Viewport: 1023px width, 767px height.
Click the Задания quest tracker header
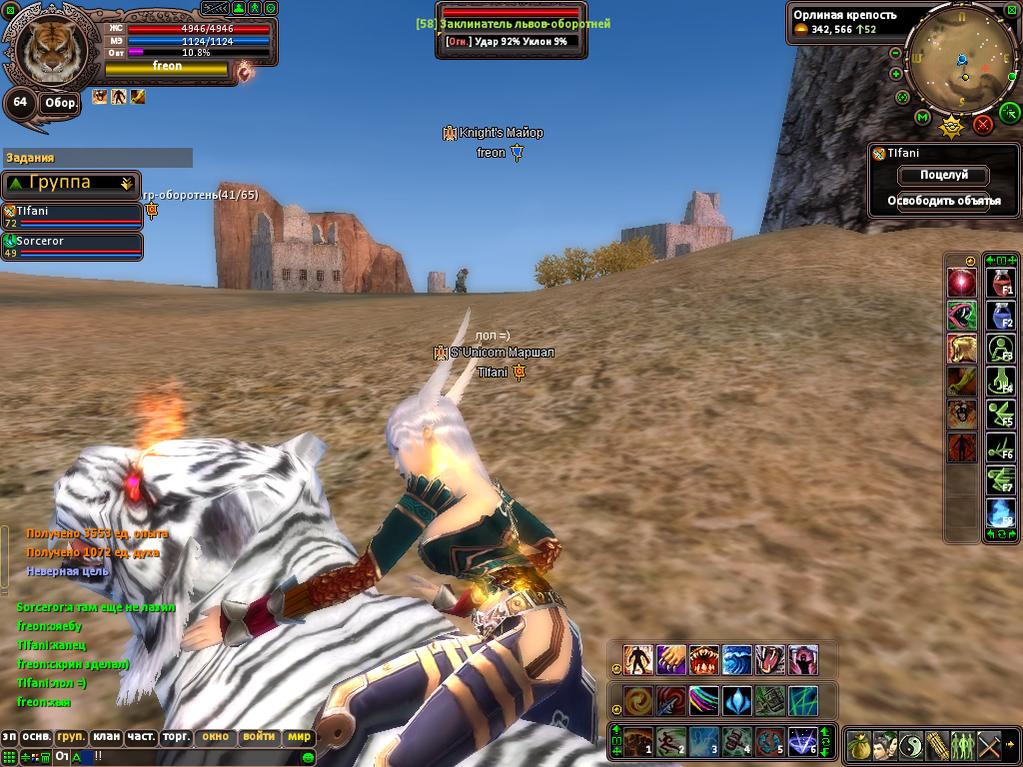97,158
